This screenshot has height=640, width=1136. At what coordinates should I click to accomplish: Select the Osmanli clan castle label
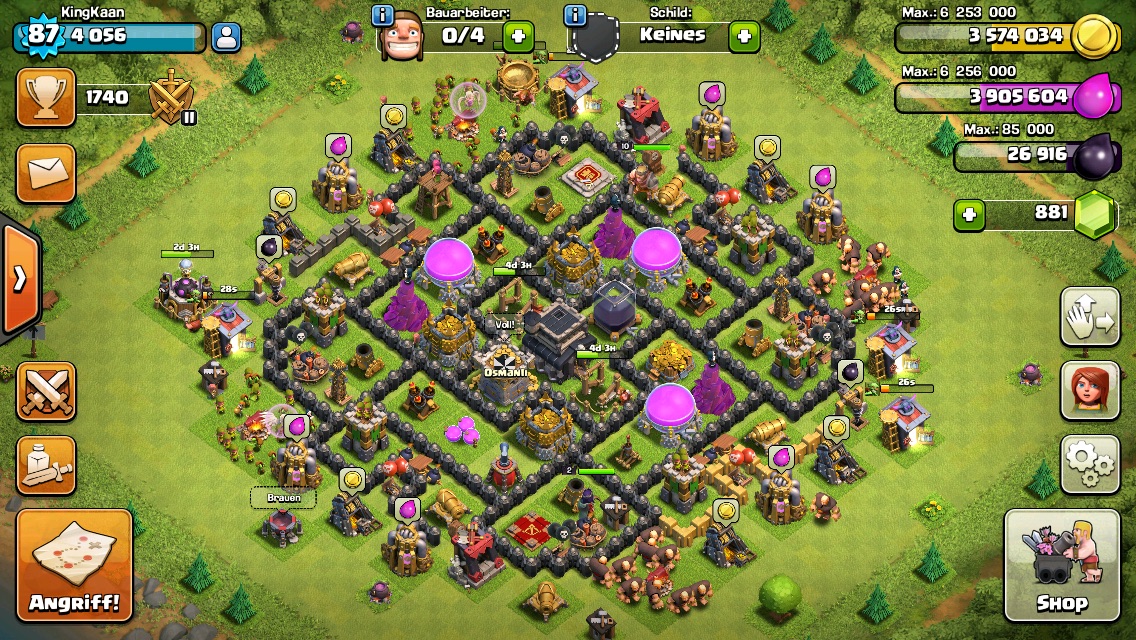point(505,373)
